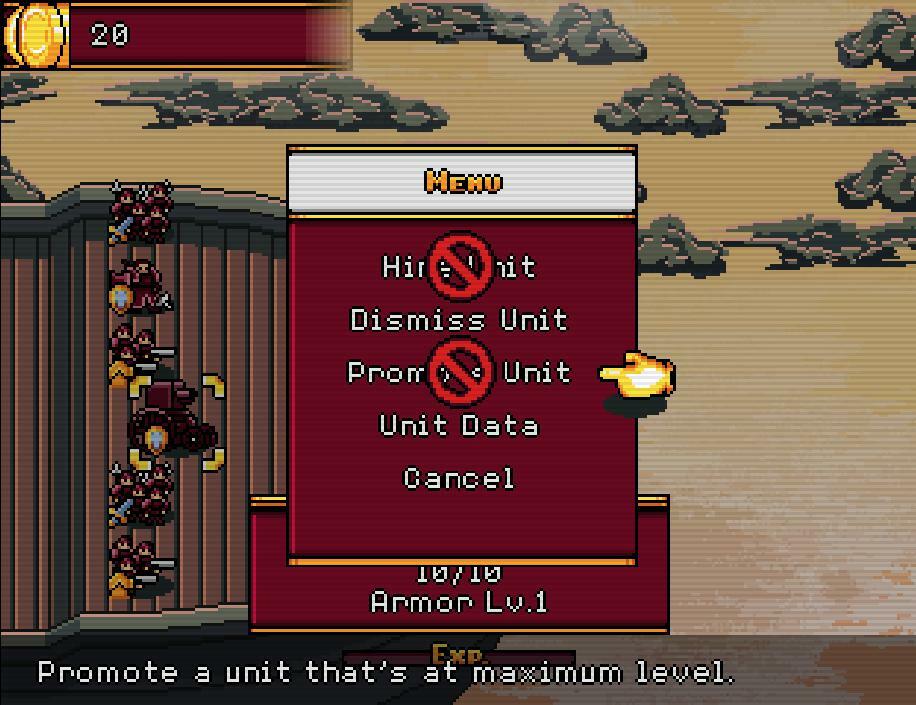Open Unit Data in the menu

(x=459, y=426)
